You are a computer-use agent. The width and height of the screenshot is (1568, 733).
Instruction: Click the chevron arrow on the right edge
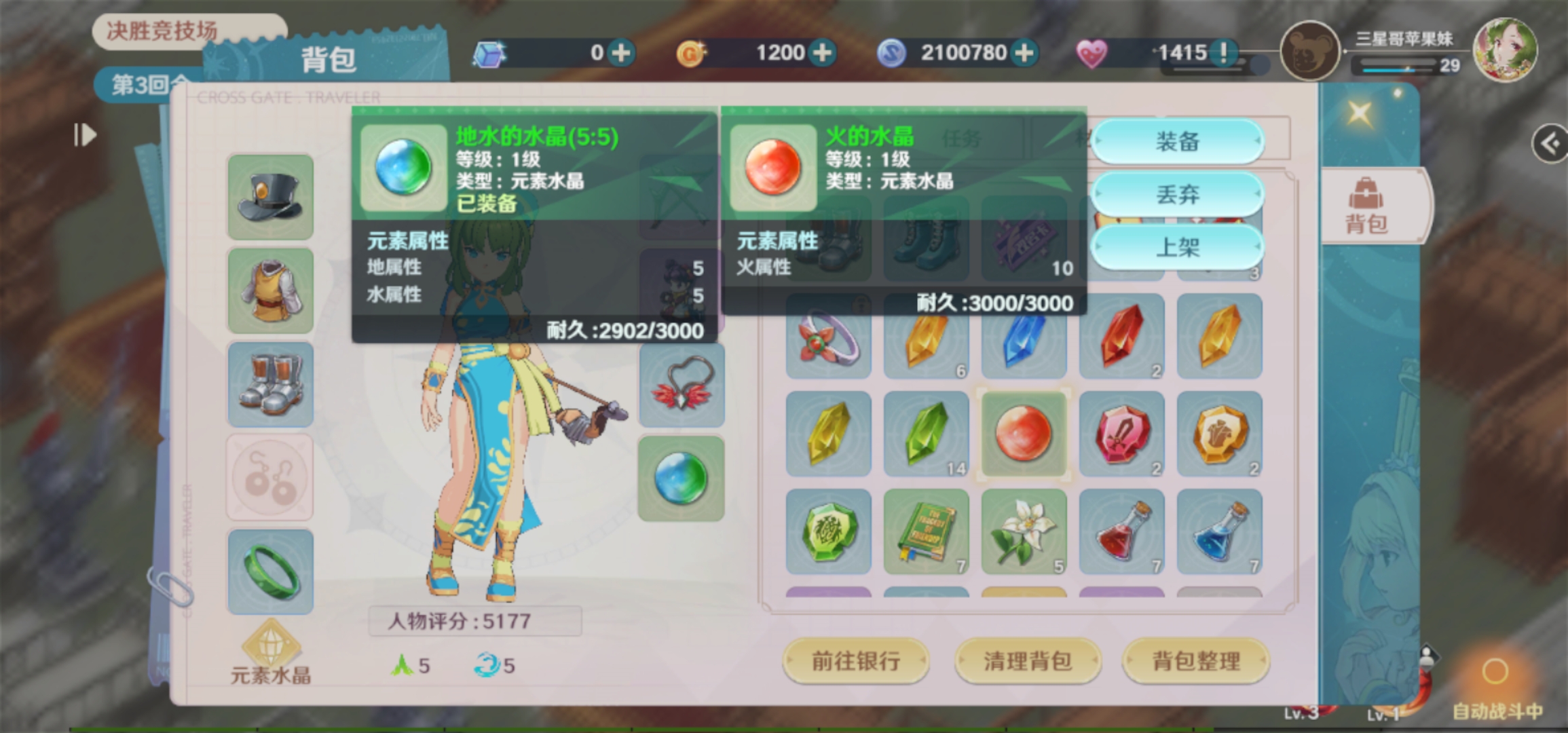point(1550,143)
